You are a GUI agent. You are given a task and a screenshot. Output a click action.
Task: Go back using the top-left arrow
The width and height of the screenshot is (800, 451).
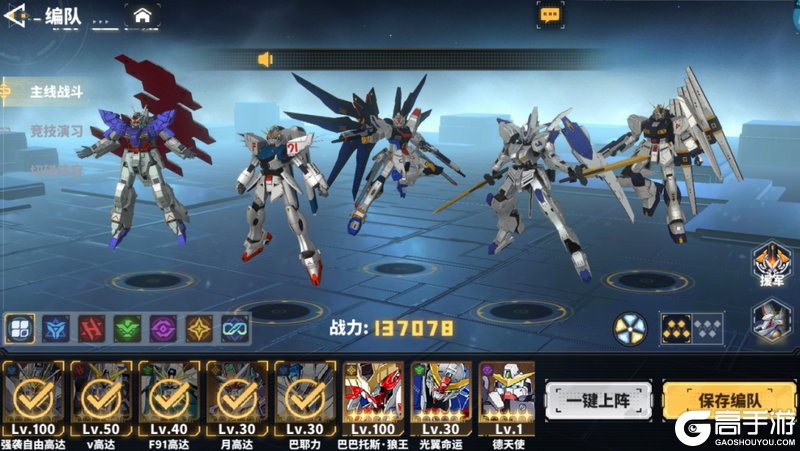pyautogui.click(x=14, y=16)
